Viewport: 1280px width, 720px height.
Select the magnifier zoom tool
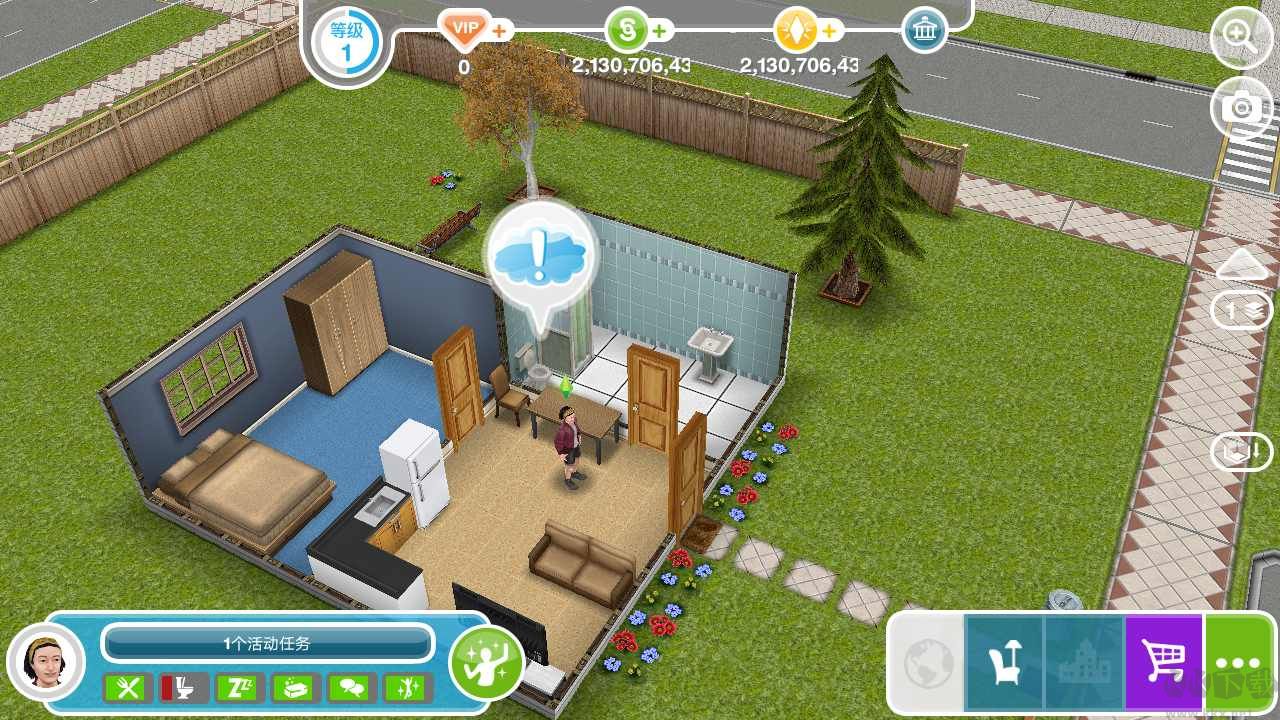point(1241,38)
